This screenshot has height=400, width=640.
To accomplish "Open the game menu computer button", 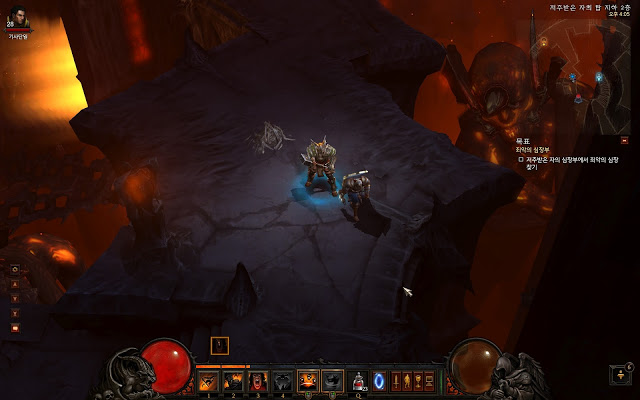I will [430, 381].
